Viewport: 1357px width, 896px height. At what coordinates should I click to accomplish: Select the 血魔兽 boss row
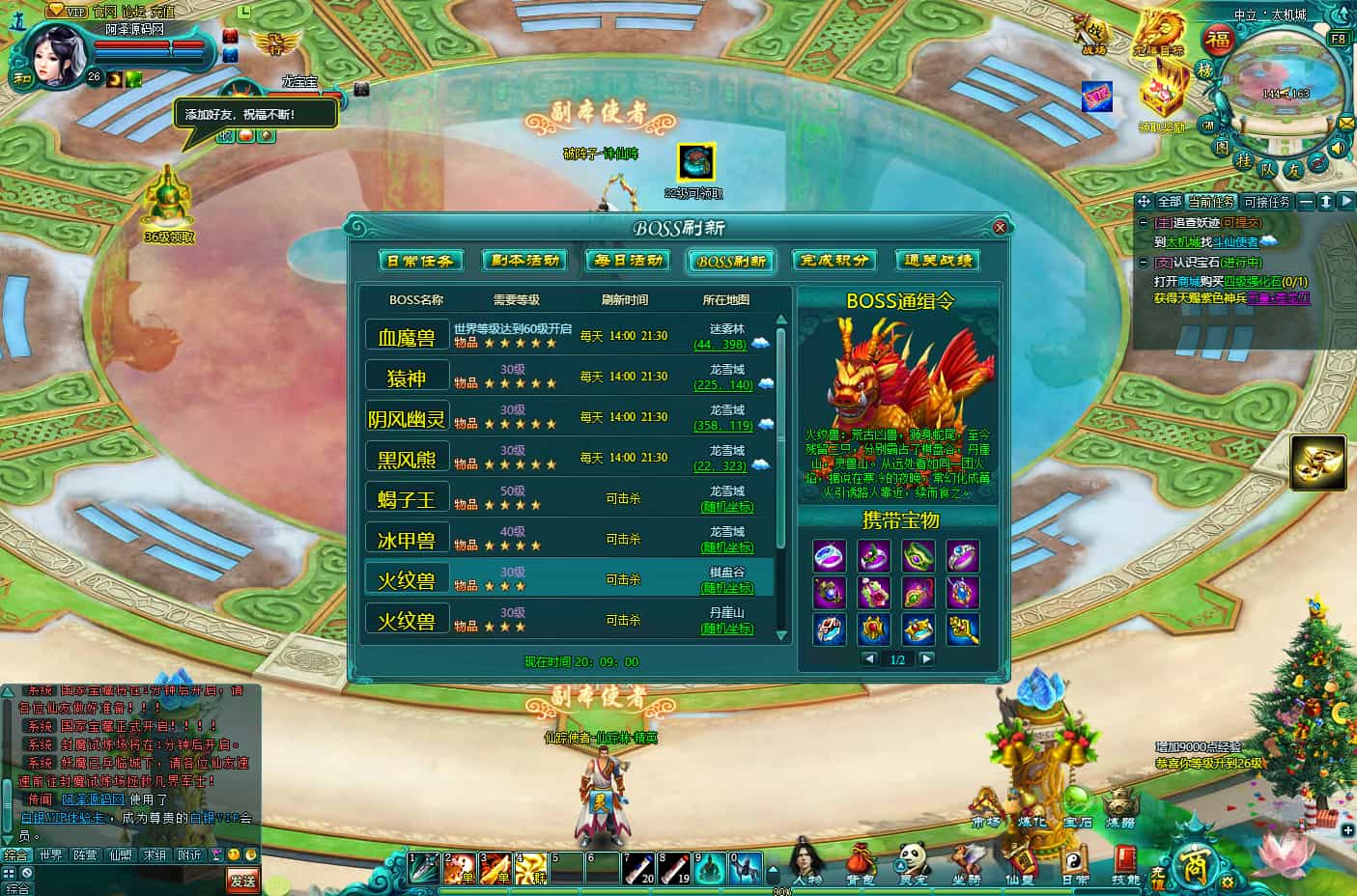[x=407, y=337]
